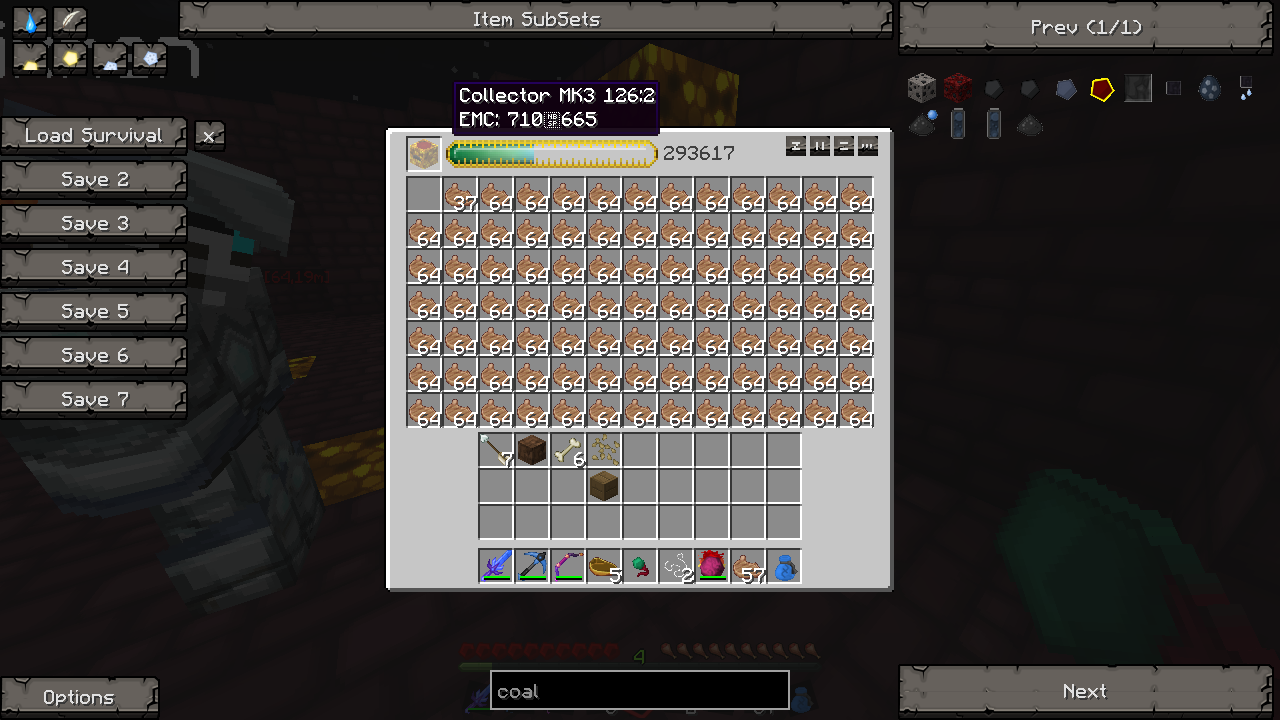Load the Survival inventory save
Screen dimensions: 1280x720
(93, 135)
